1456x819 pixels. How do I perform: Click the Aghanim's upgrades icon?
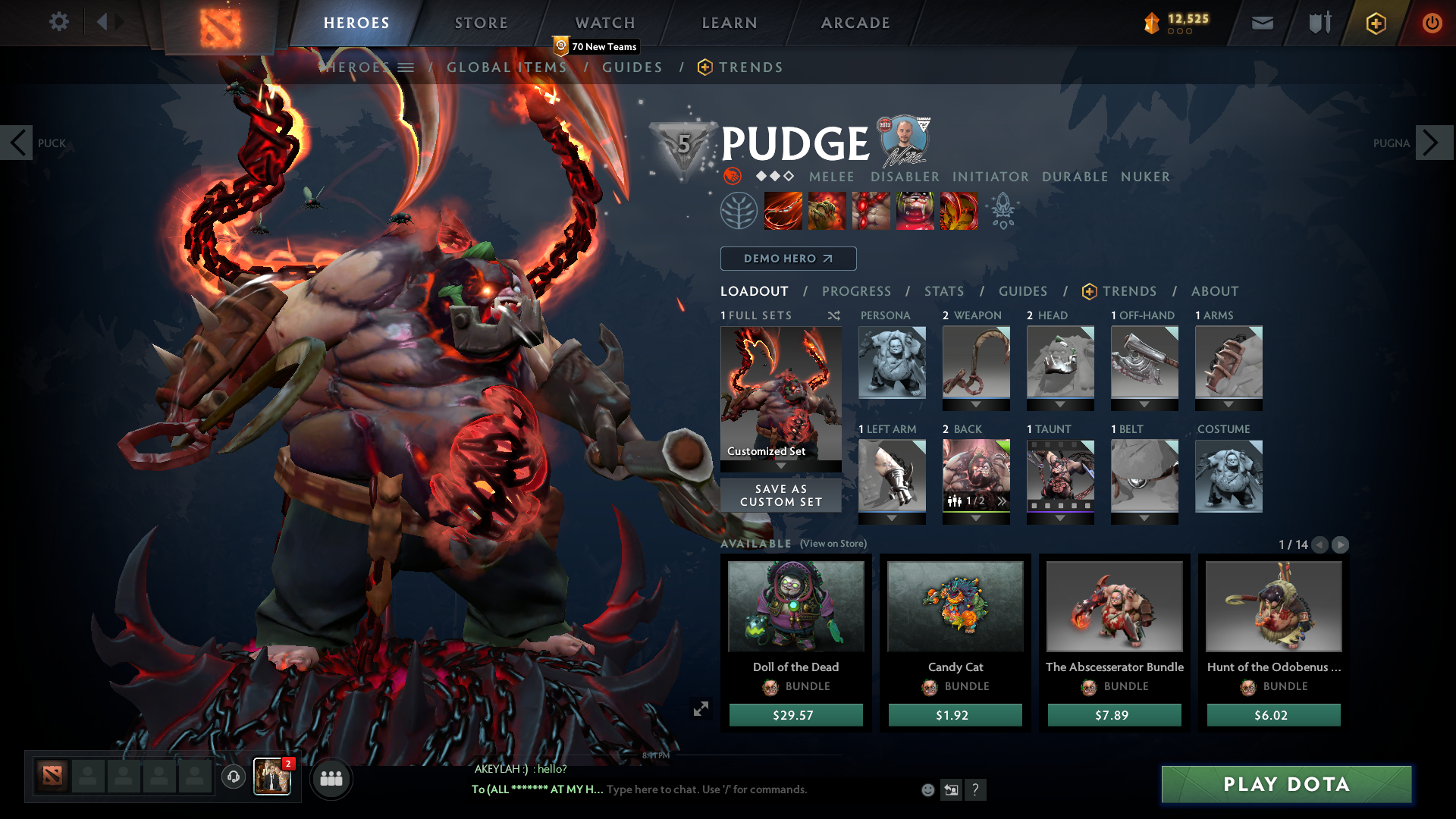coord(1003,211)
